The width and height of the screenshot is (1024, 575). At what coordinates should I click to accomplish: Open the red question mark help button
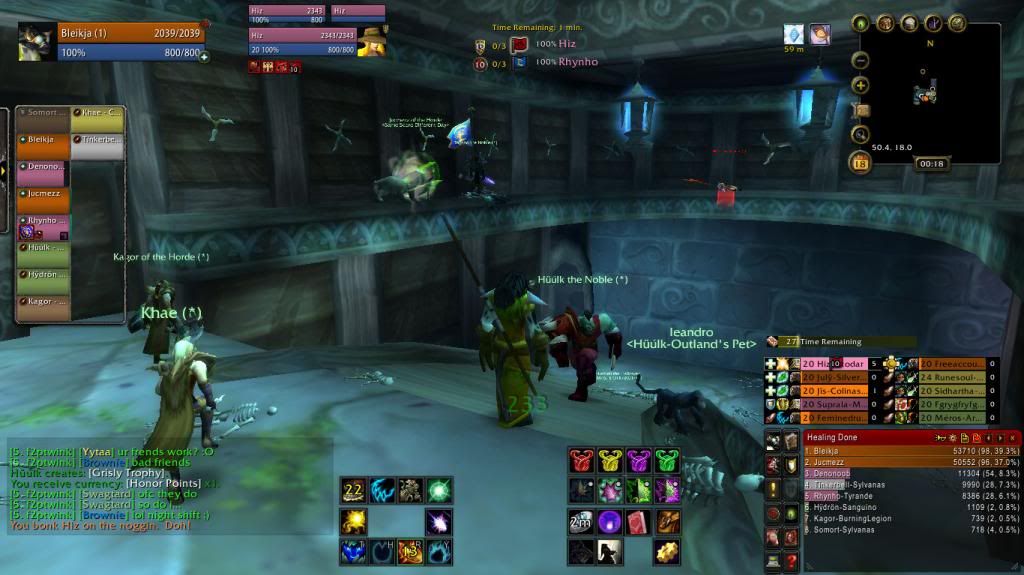[792, 562]
